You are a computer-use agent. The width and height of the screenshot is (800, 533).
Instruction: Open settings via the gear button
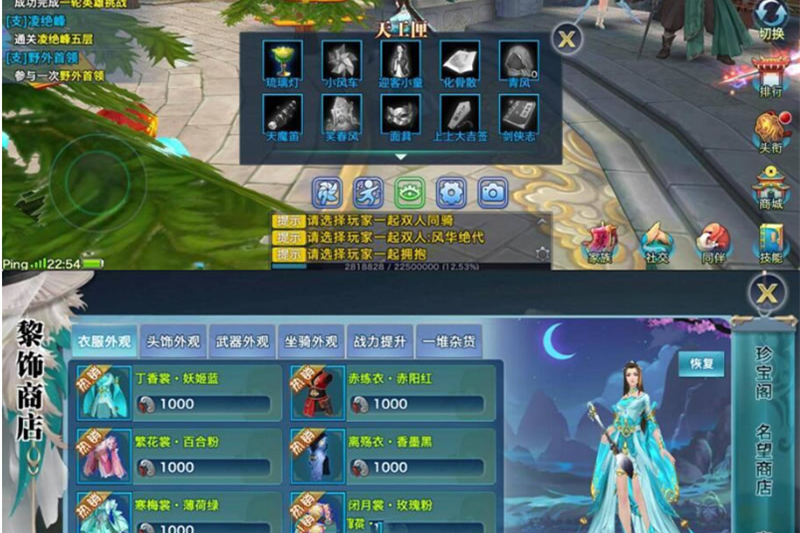click(x=451, y=192)
